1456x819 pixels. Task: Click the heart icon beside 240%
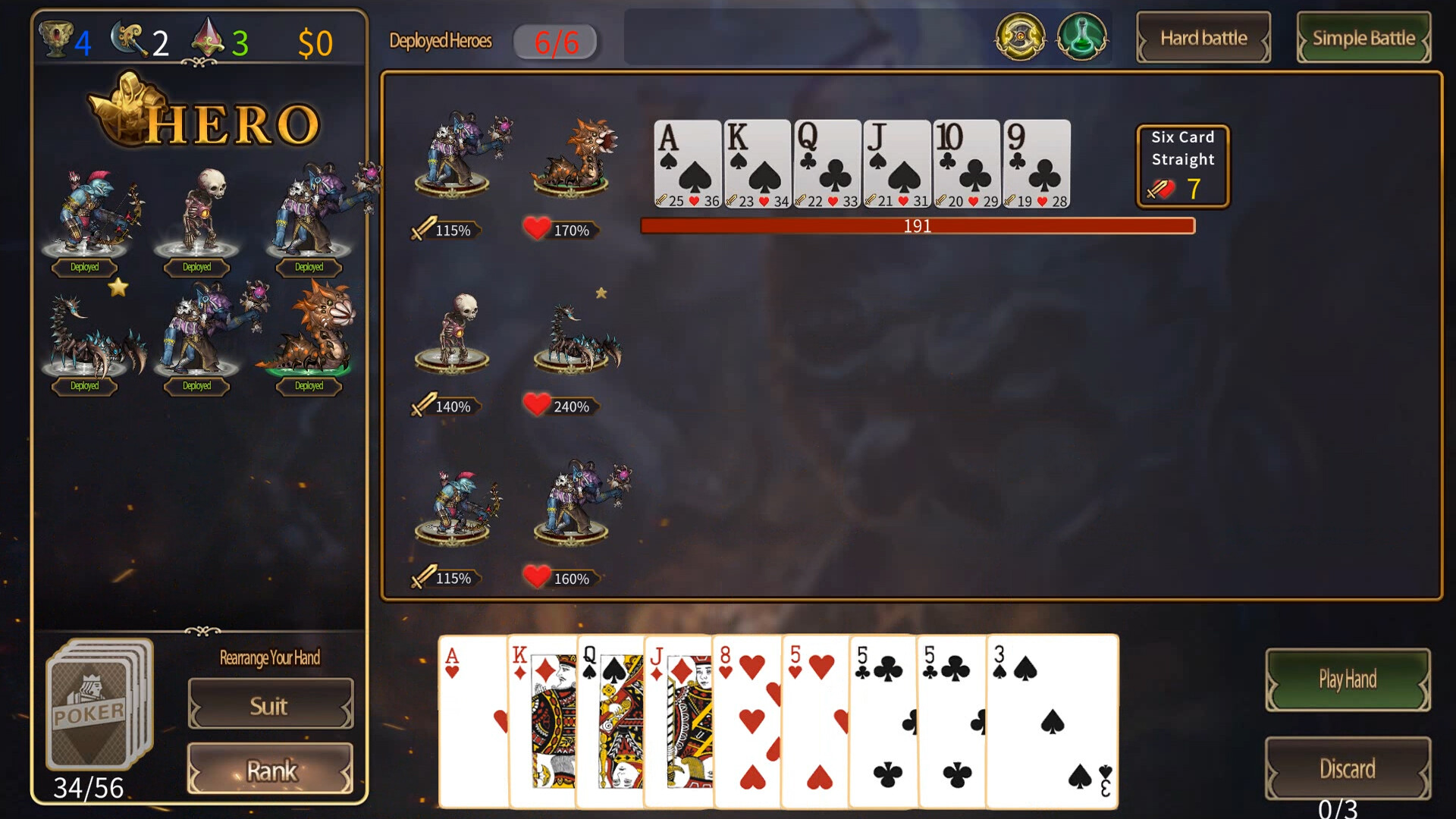coord(538,406)
